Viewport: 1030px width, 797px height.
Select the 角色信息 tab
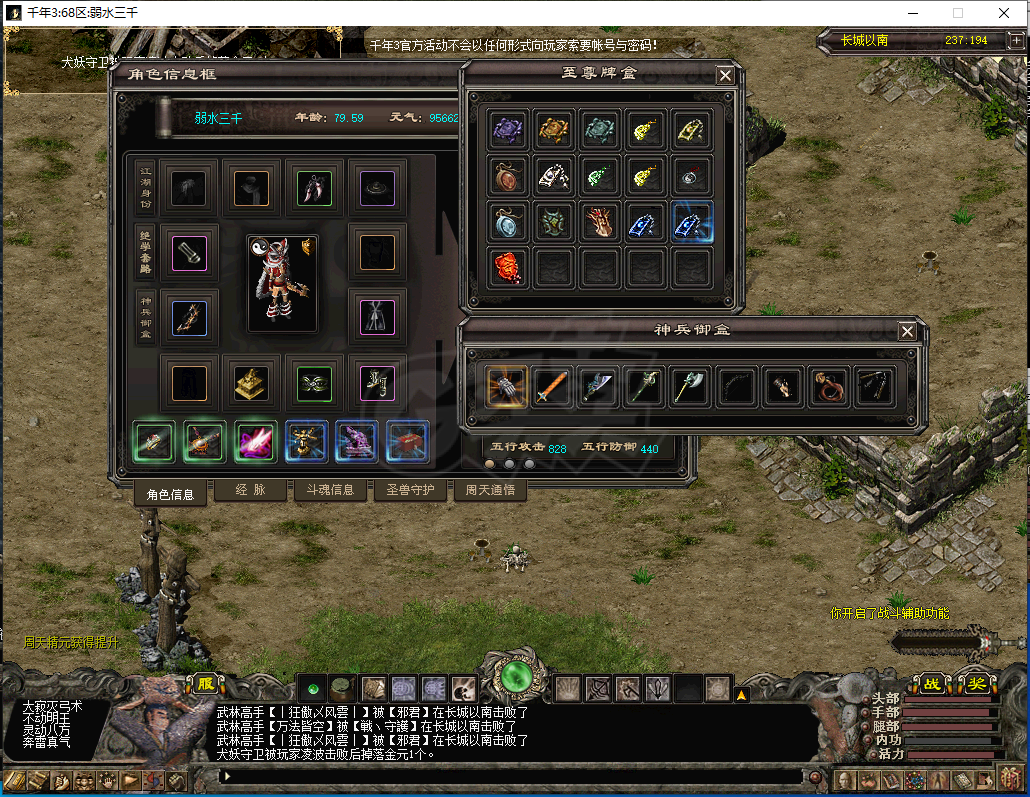tap(170, 493)
